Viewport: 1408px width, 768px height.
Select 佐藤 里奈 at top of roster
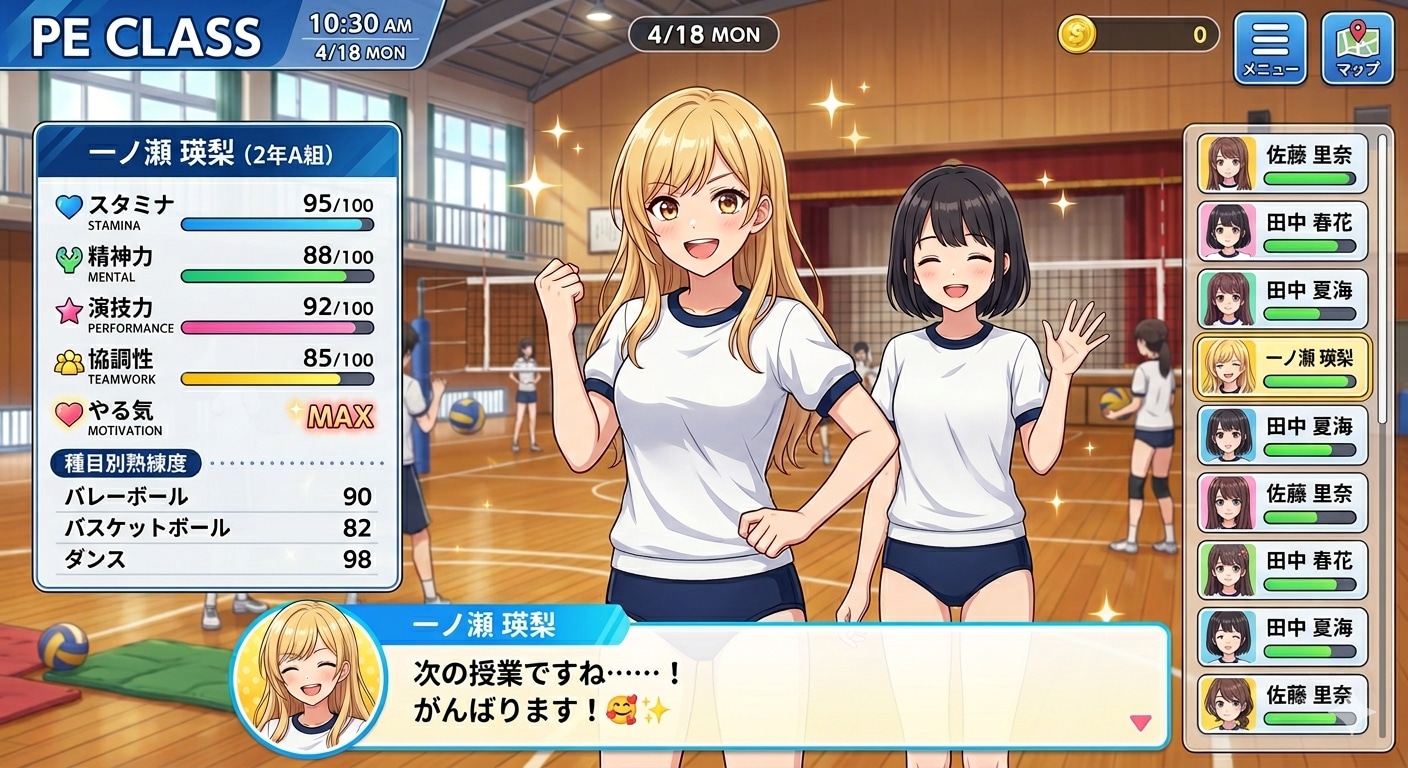pyautogui.click(x=1283, y=162)
